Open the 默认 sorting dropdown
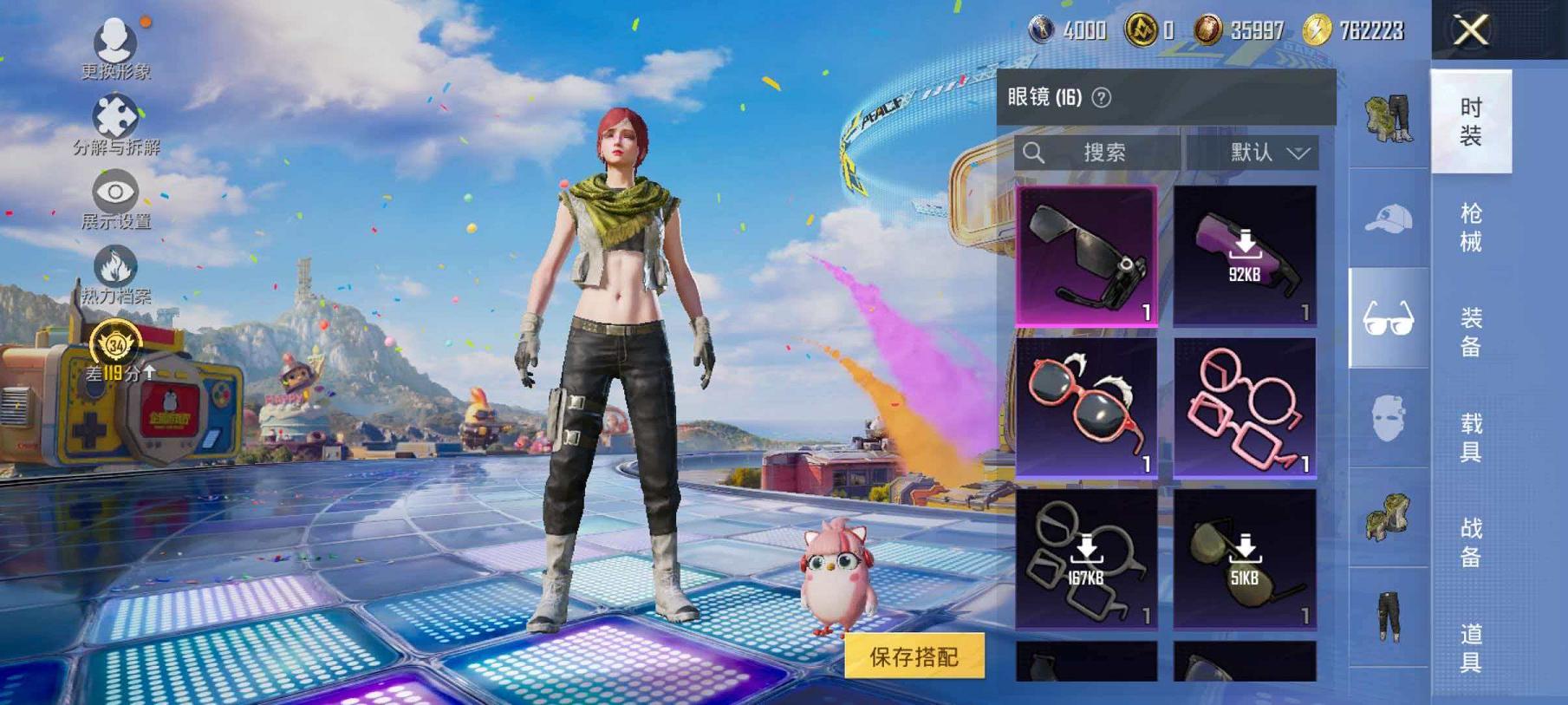1568x705 pixels. coord(1258,152)
